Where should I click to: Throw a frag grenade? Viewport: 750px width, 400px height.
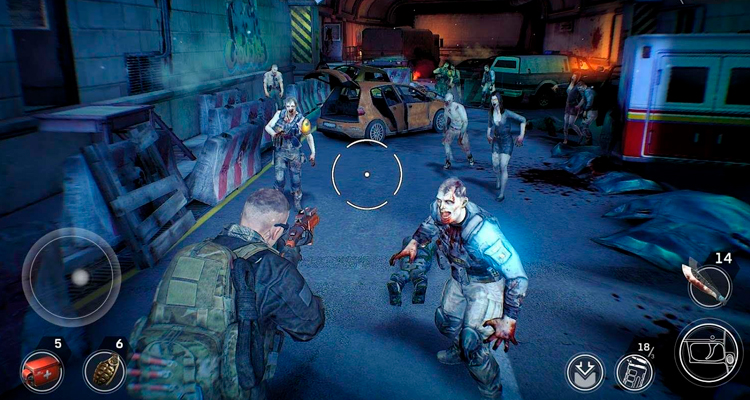(104, 371)
